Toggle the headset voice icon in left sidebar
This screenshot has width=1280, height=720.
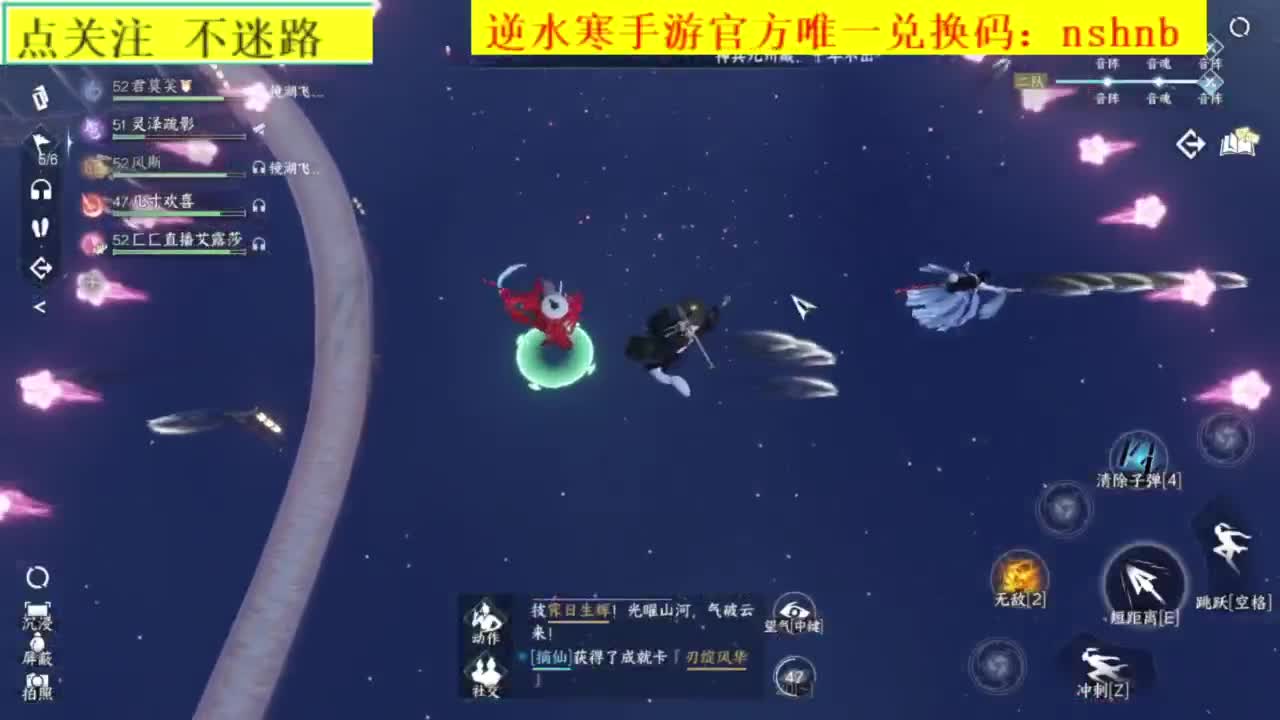[40, 188]
